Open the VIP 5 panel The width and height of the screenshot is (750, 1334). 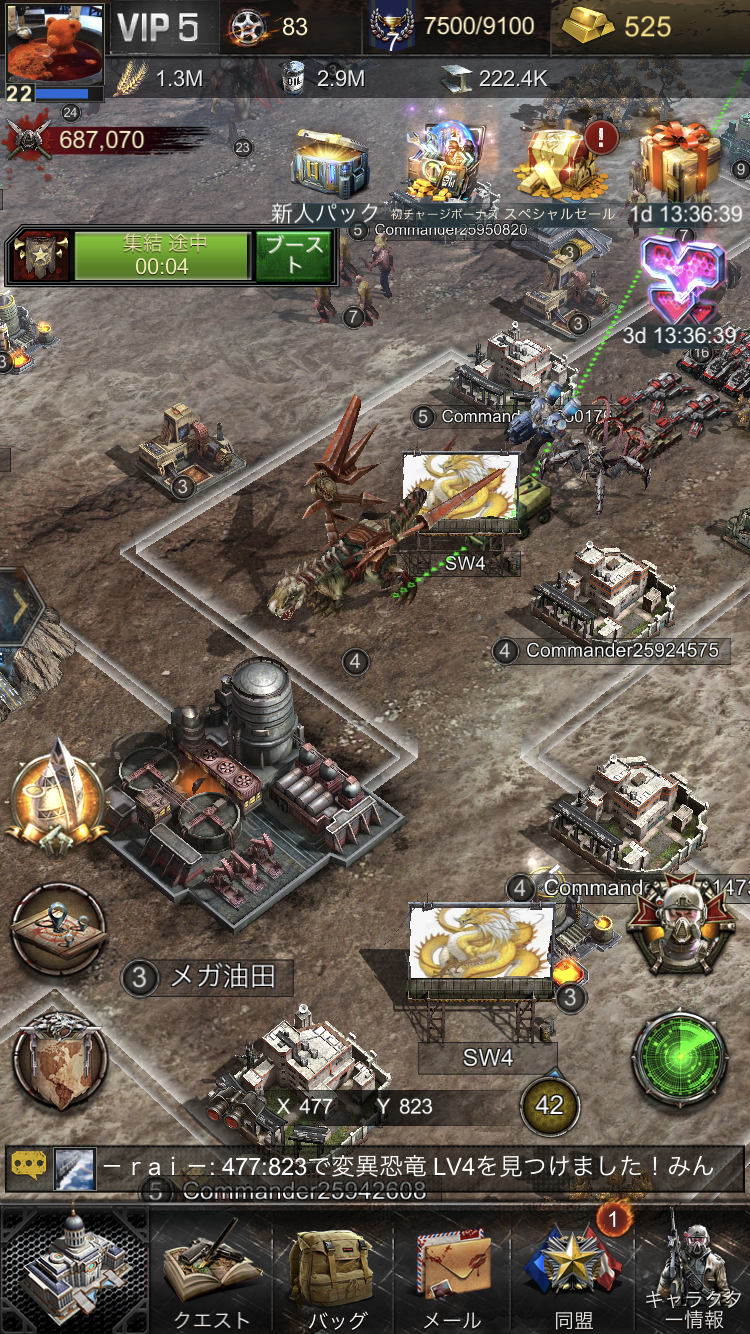(x=158, y=28)
